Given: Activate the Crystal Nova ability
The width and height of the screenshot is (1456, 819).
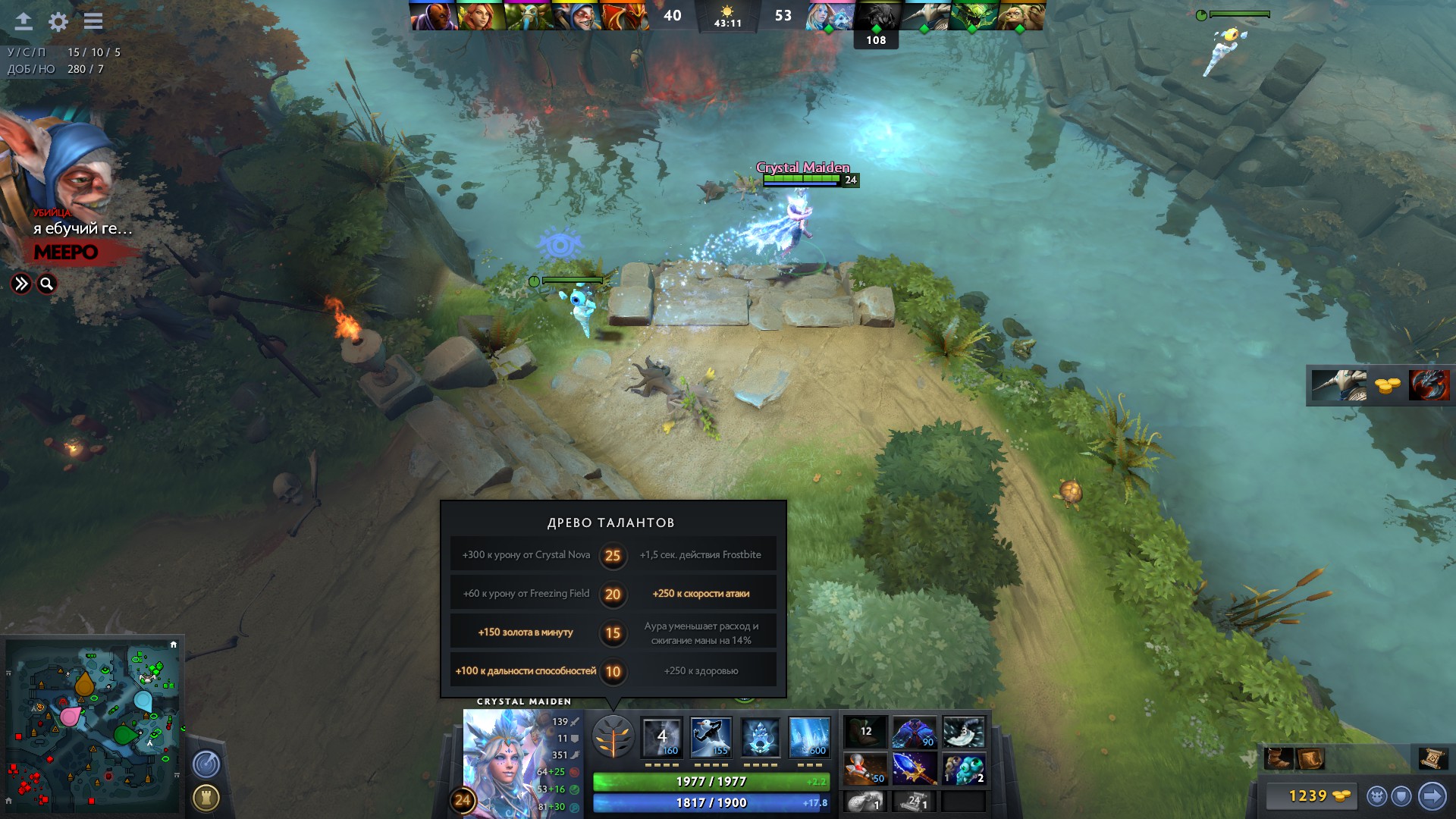Looking at the screenshot, I should click(662, 737).
